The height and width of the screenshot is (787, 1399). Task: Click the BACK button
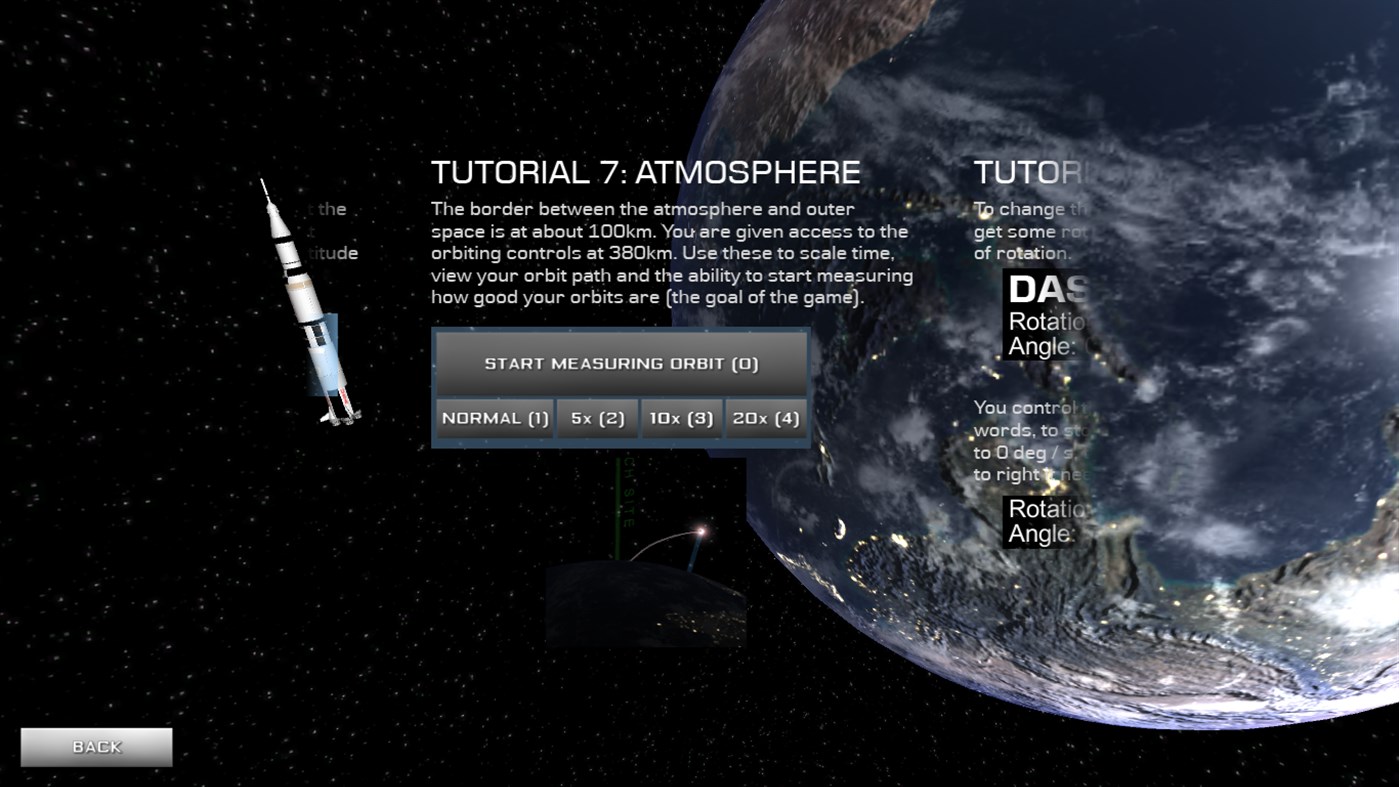click(96, 746)
